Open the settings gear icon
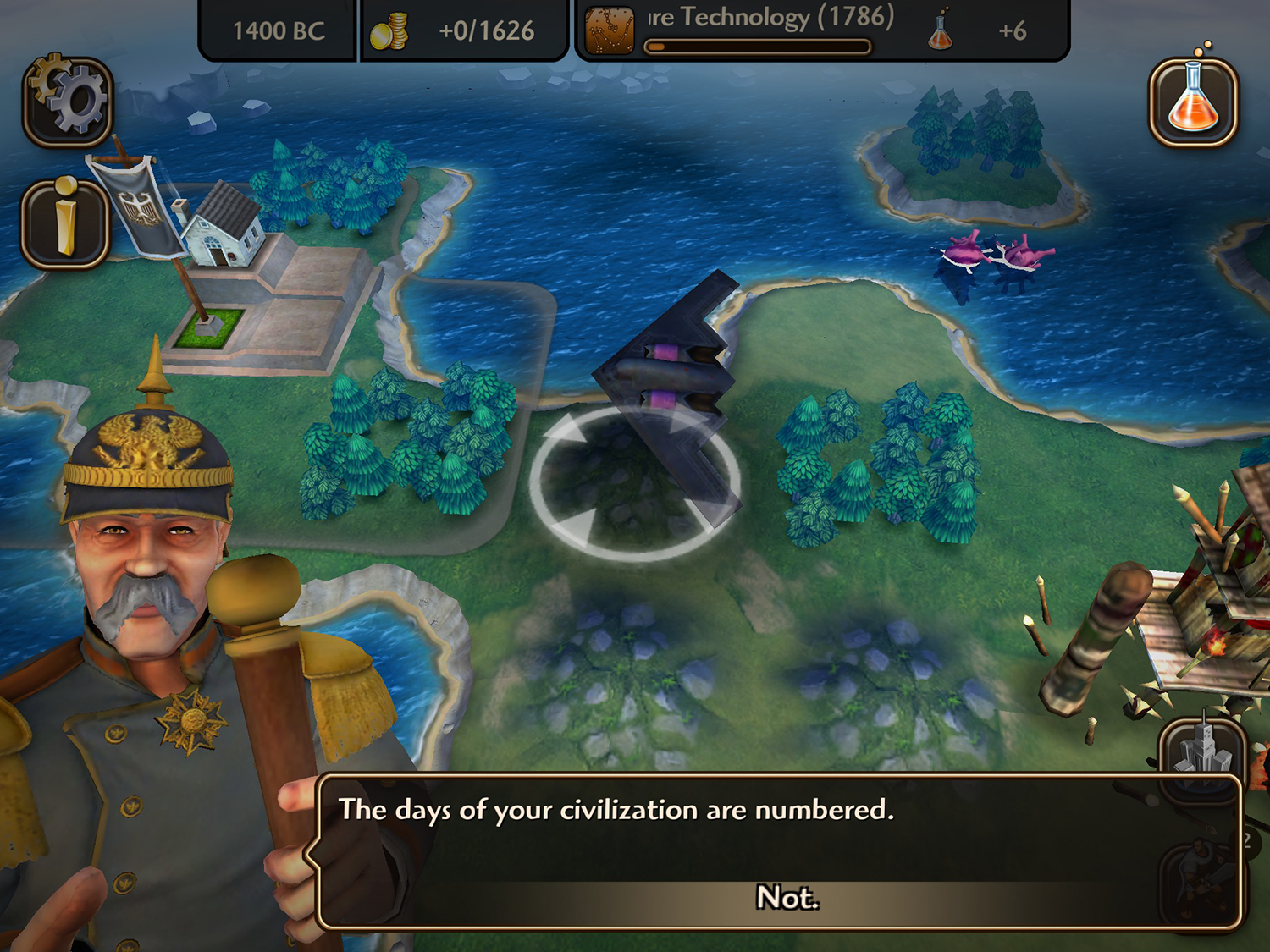 click(65, 100)
